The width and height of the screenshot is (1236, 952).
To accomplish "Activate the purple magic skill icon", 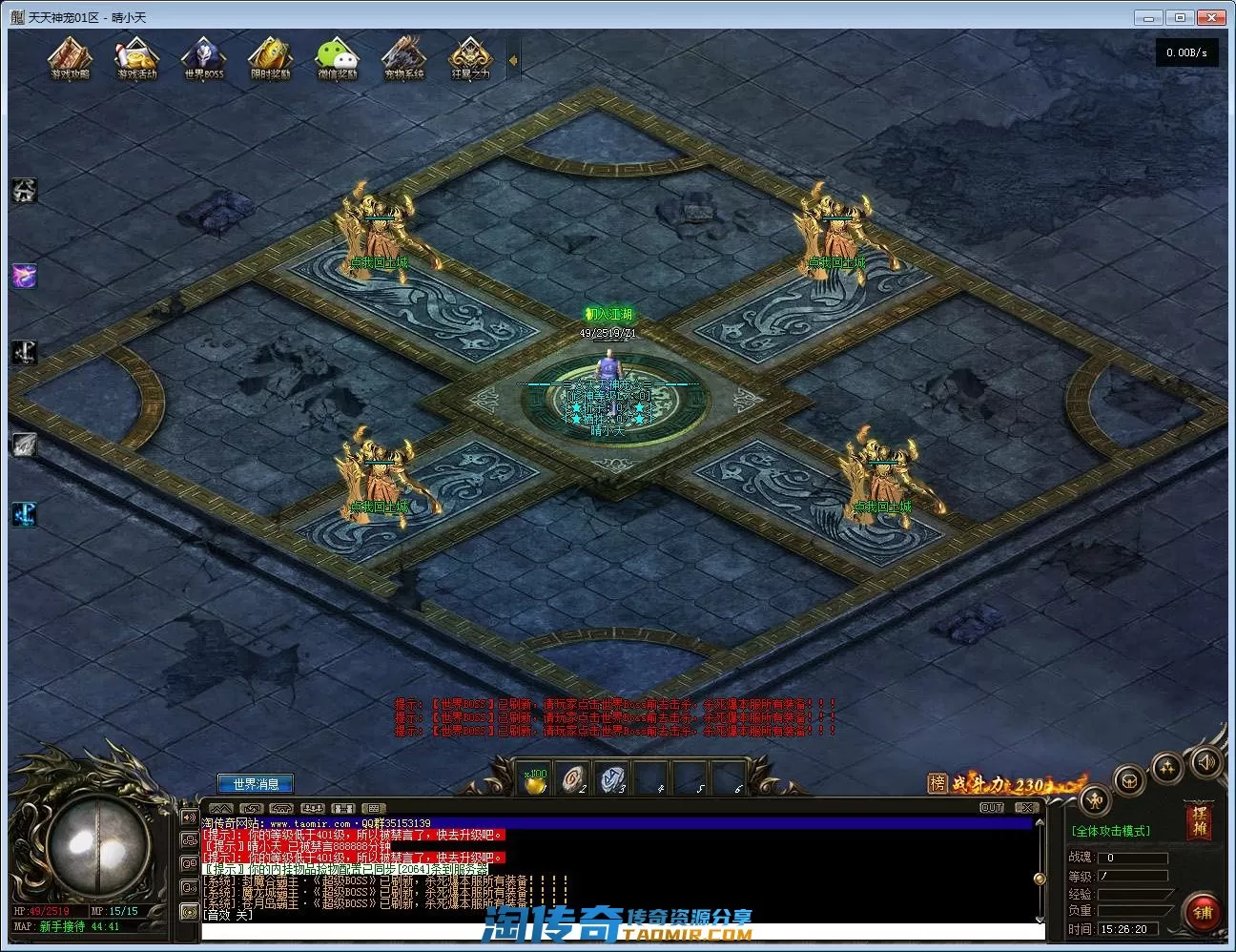I will click(x=24, y=277).
